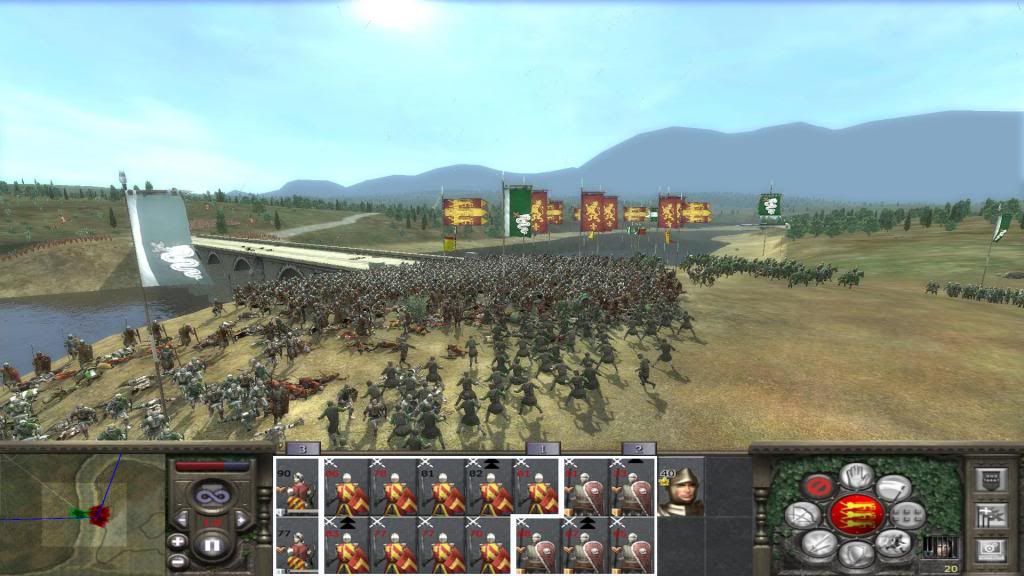Image resolution: width=1024 pixels, height=576 pixels.
Task: Select the archer unit card showing 77
Action: tap(297, 545)
